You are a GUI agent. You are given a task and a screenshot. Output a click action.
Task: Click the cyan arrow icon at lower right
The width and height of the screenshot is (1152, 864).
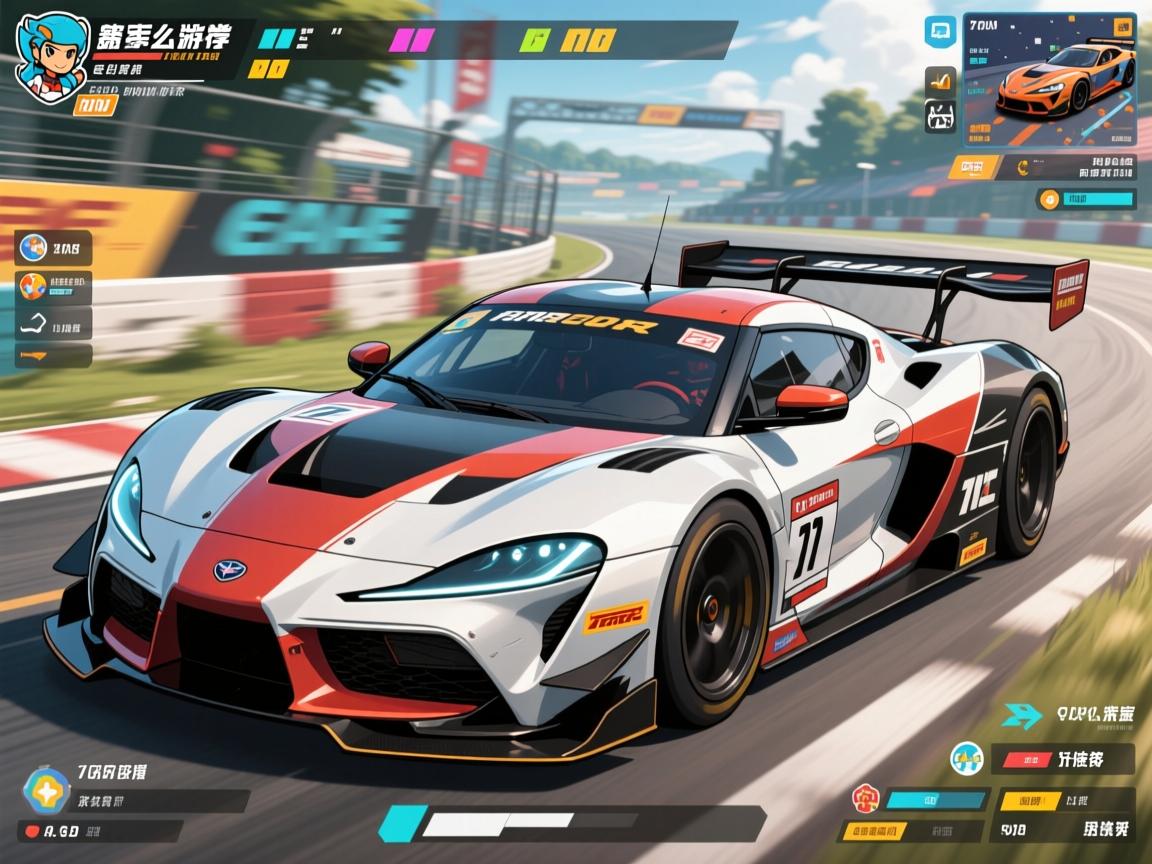tap(1022, 714)
